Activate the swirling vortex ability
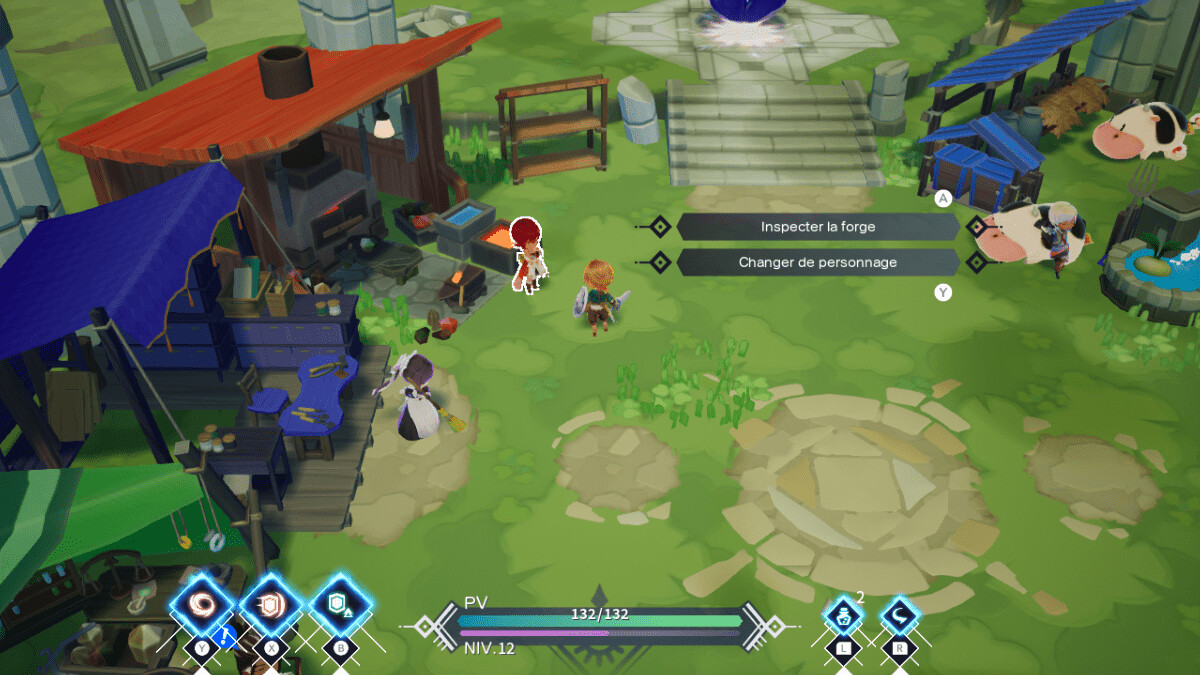 202,605
